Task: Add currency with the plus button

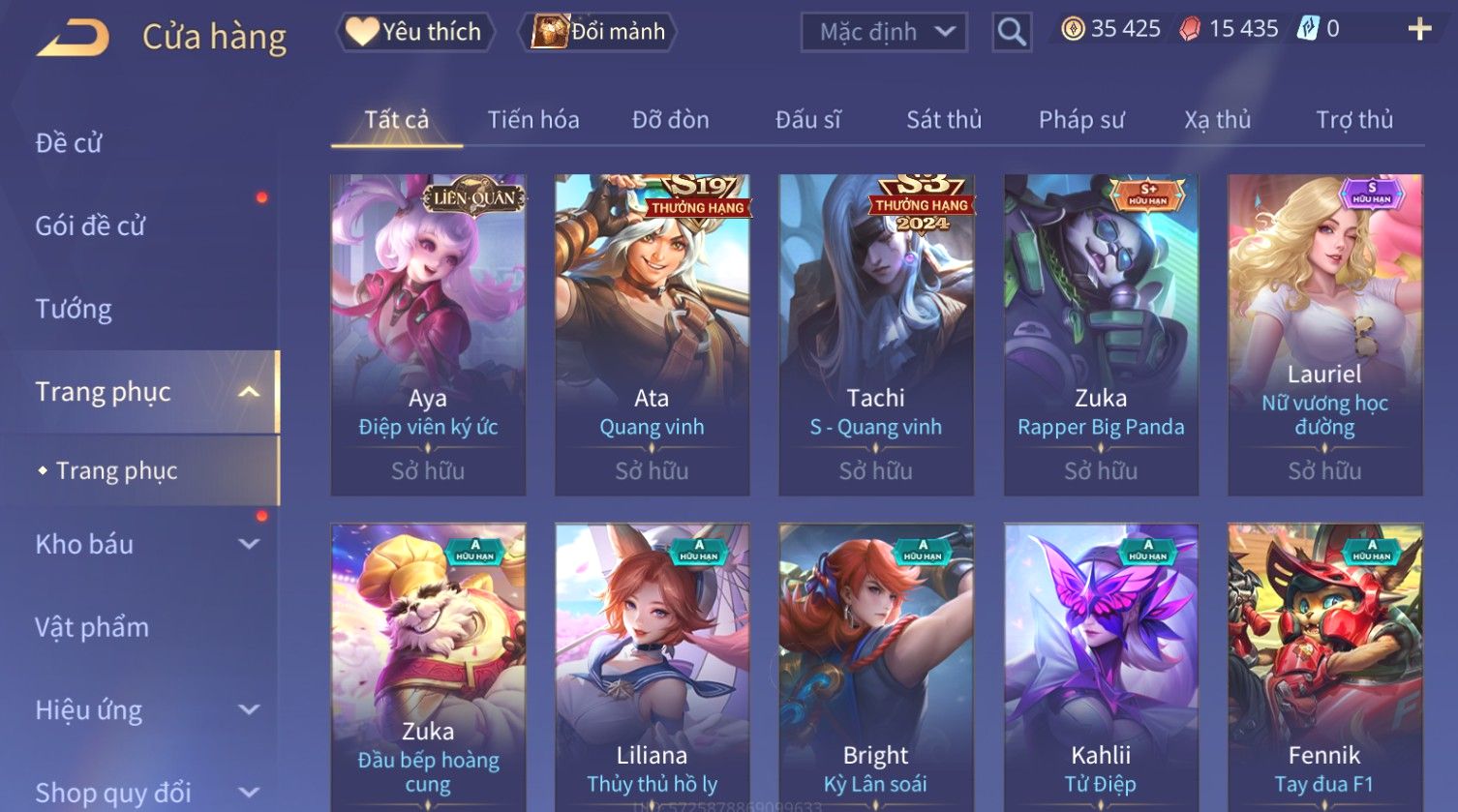Action: (1419, 30)
